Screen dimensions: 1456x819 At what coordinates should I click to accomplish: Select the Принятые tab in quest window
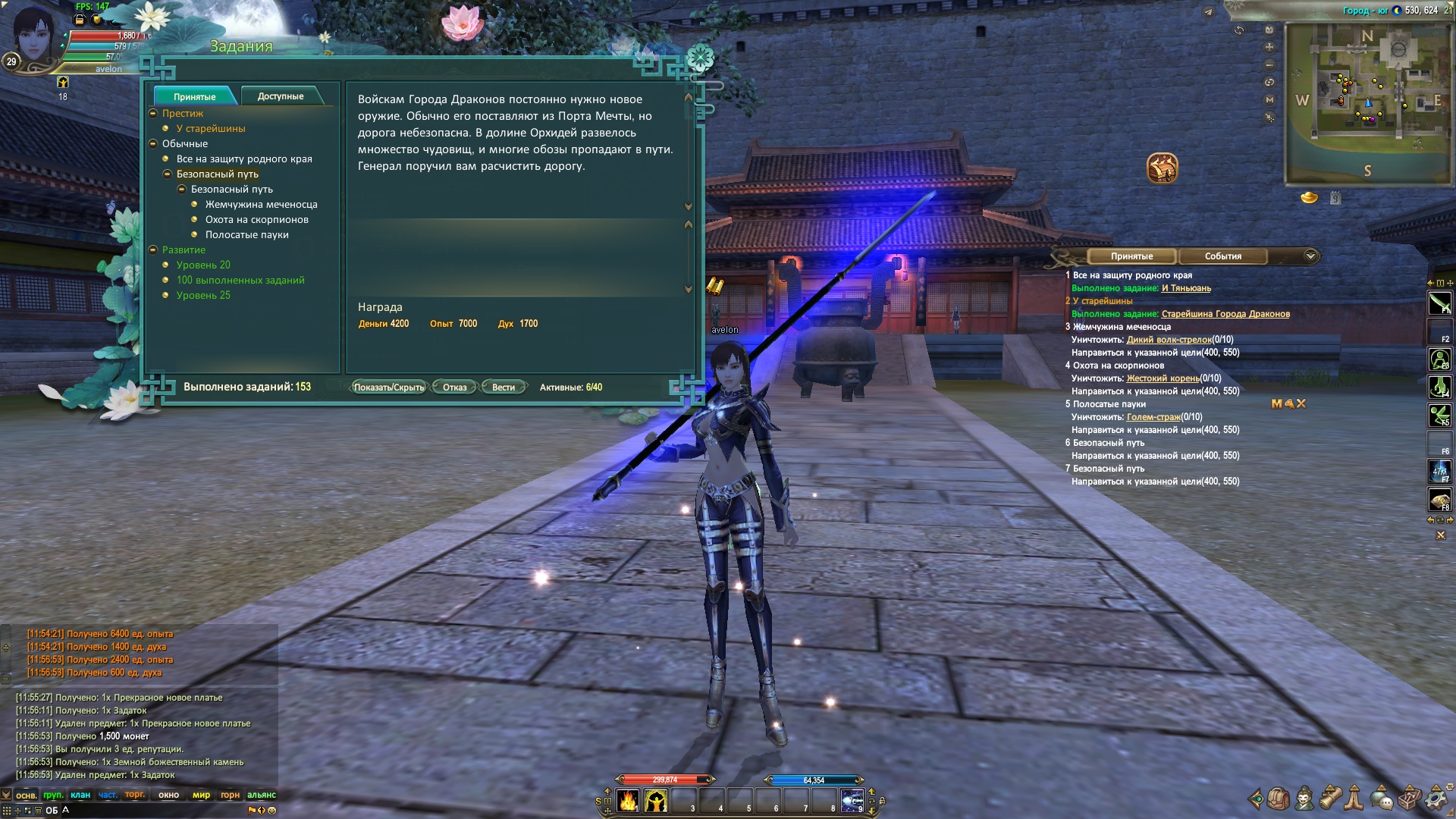(x=195, y=96)
